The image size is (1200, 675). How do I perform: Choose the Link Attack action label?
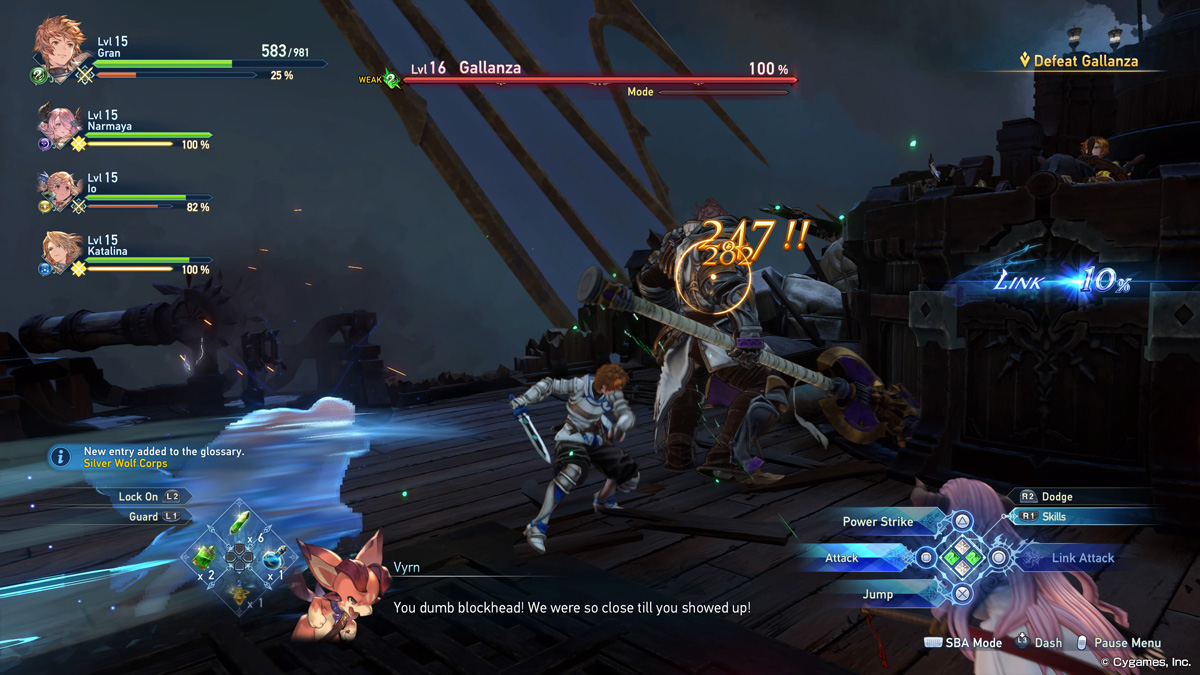point(1082,558)
